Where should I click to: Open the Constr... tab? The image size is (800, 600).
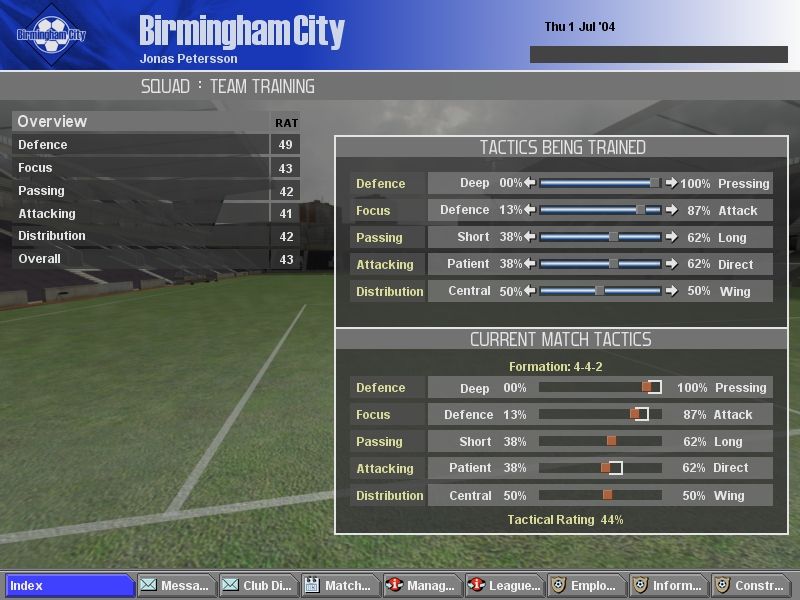750,586
